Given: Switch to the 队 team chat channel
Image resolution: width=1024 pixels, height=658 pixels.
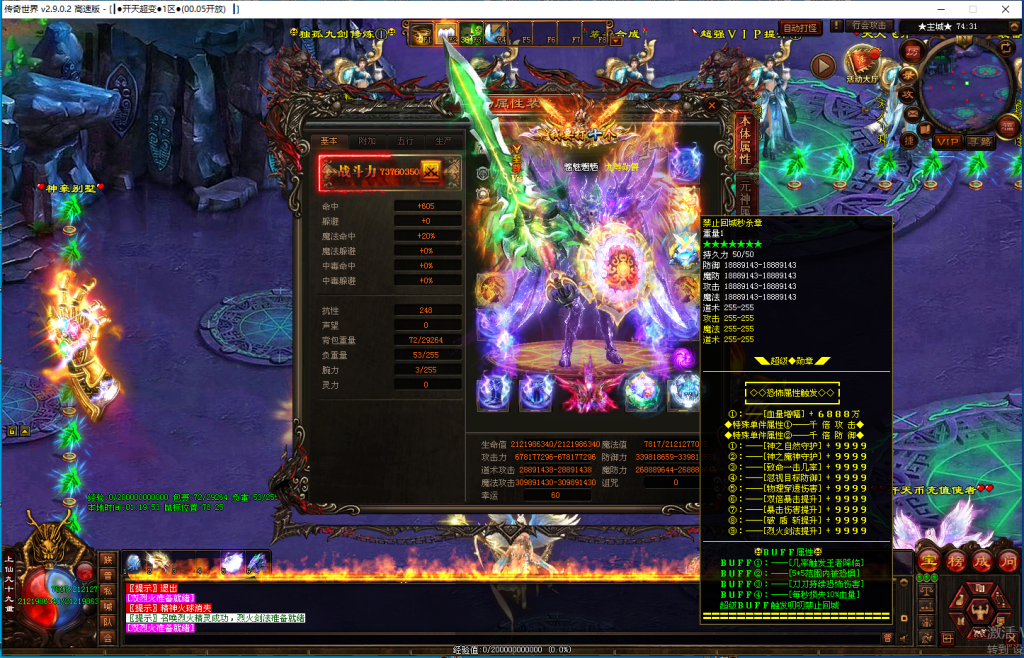Looking at the screenshot, I should (x=107, y=622).
